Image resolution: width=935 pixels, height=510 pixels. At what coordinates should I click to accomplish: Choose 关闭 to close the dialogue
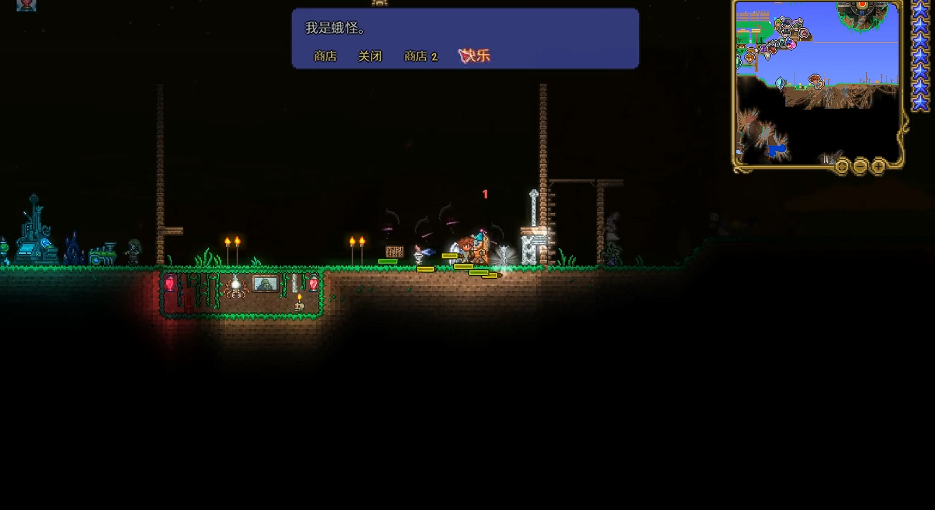click(370, 57)
